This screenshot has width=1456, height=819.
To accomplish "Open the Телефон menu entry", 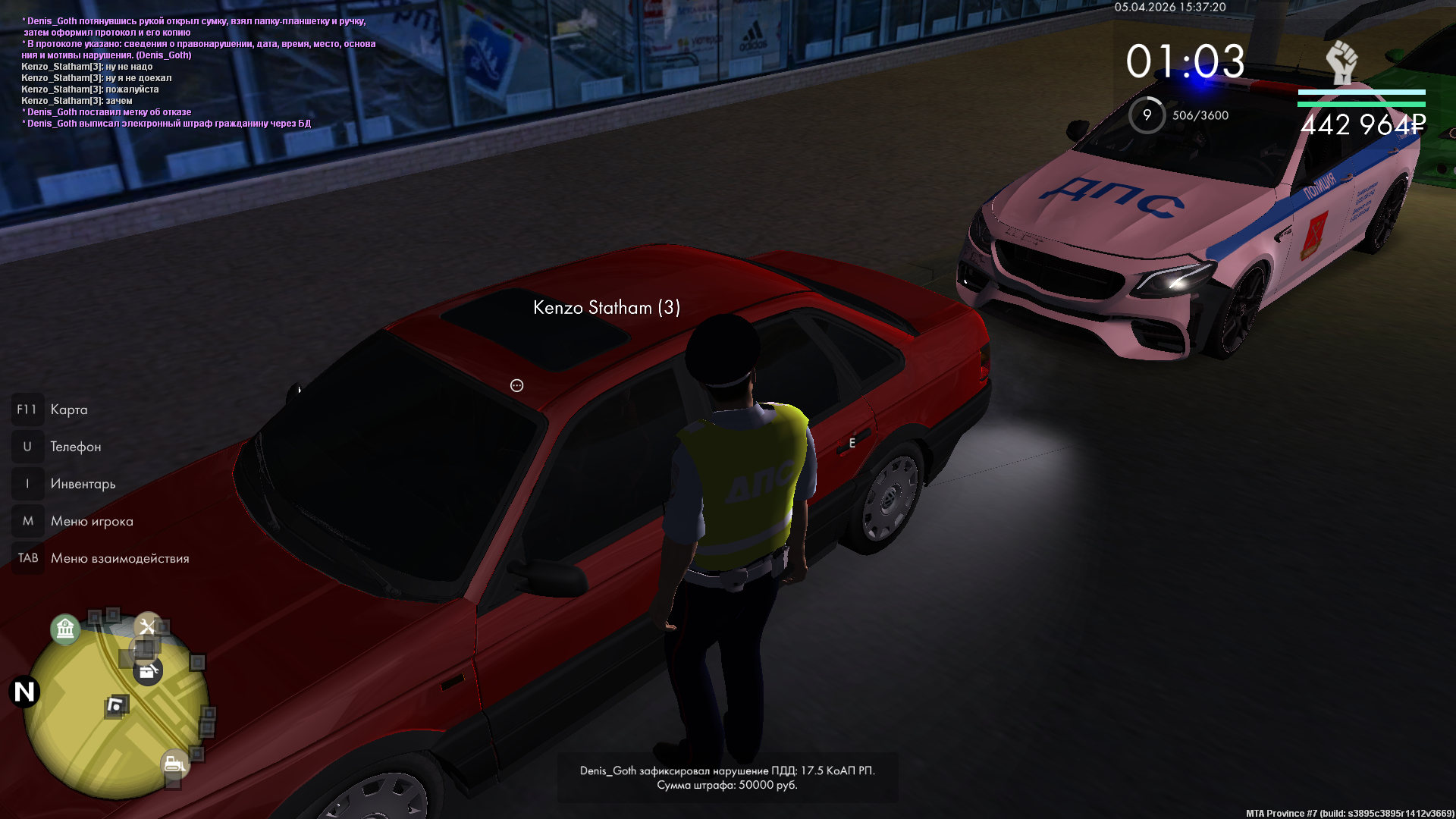I will coord(75,447).
